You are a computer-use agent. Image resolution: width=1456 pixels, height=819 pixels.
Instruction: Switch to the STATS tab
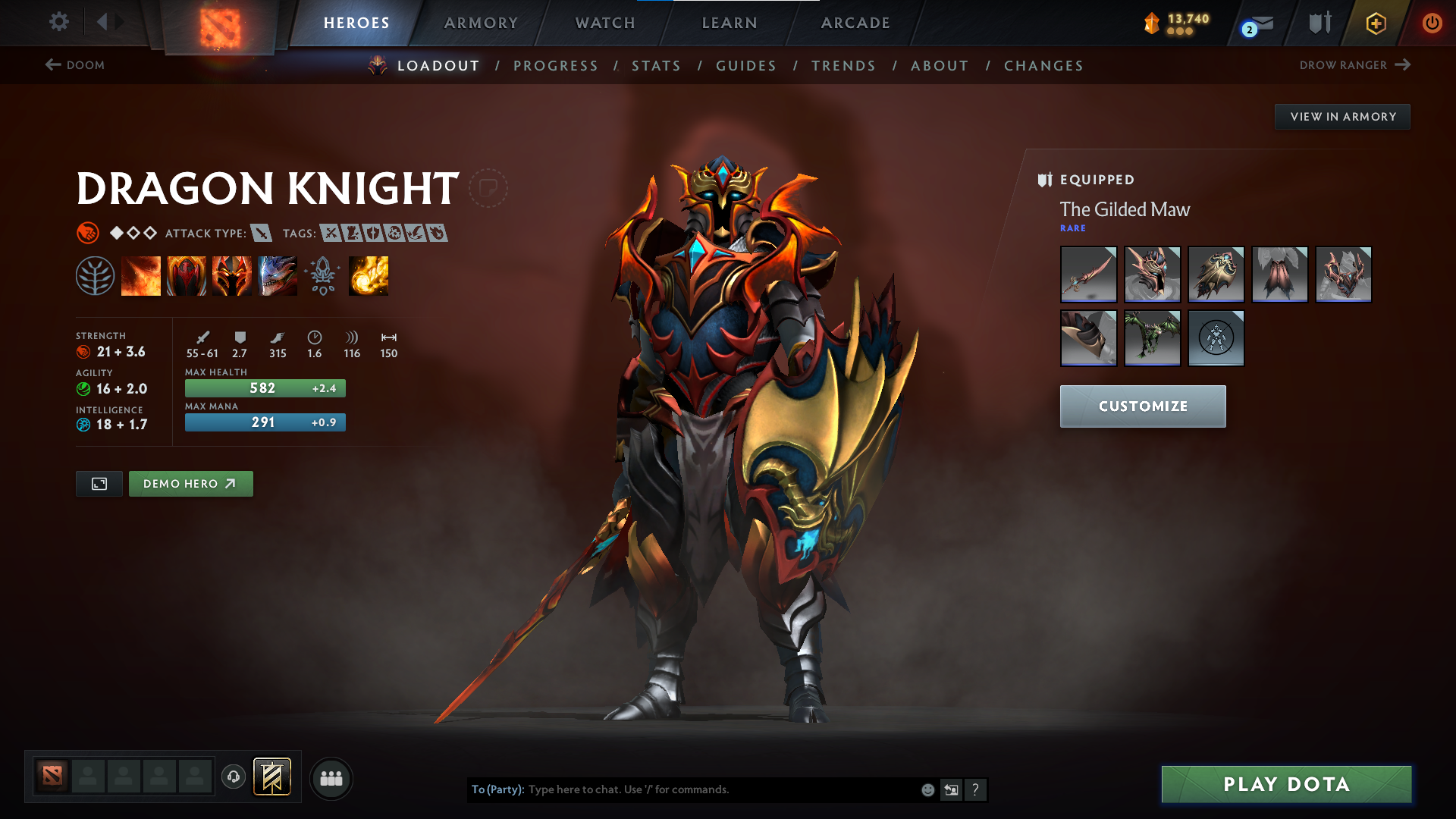pyautogui.click(x=657, y=65)
